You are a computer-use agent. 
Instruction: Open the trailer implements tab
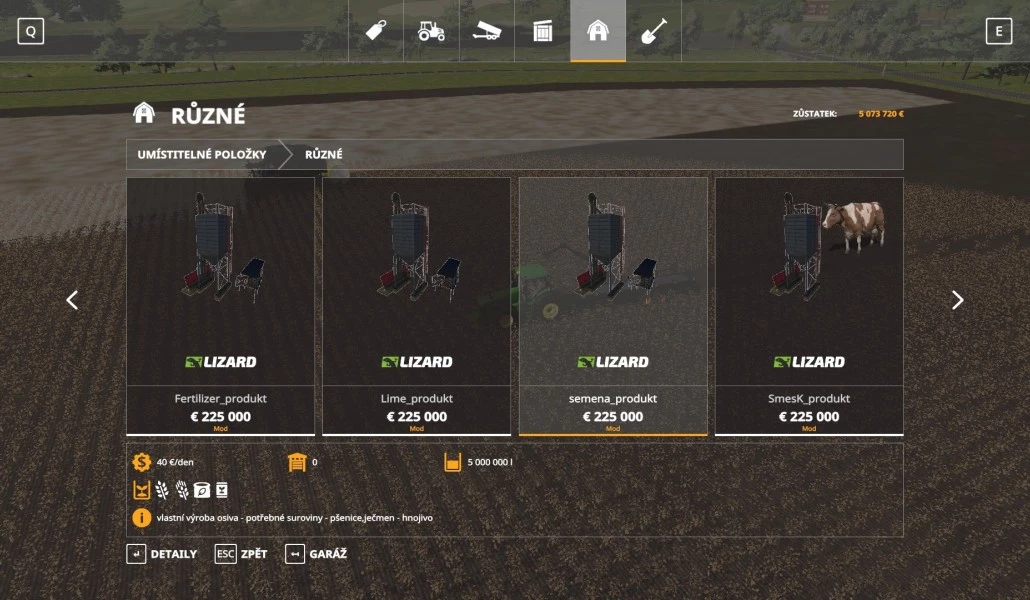point(487,31)
